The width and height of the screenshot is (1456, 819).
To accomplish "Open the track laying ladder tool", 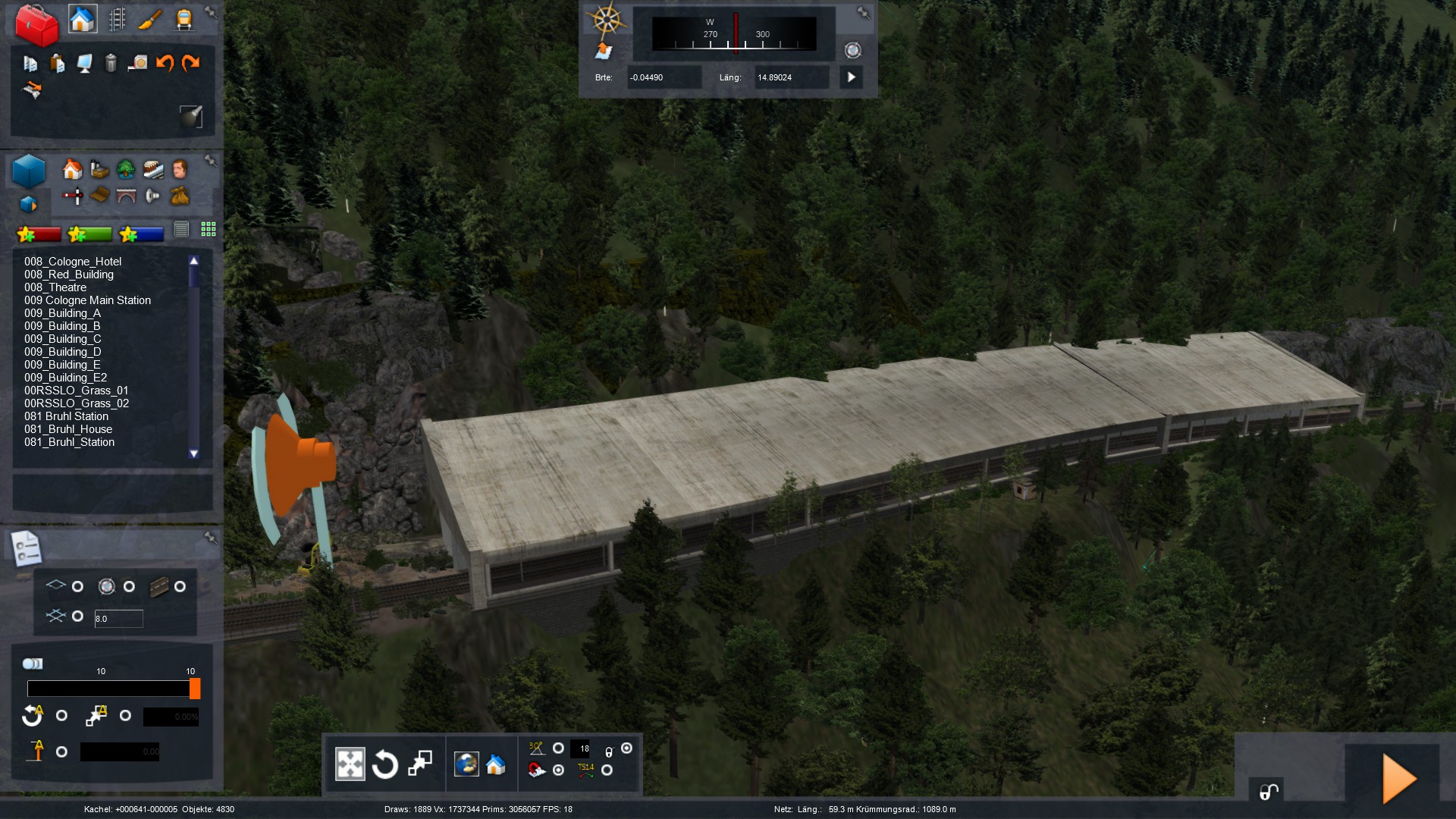I will (117, 19).
